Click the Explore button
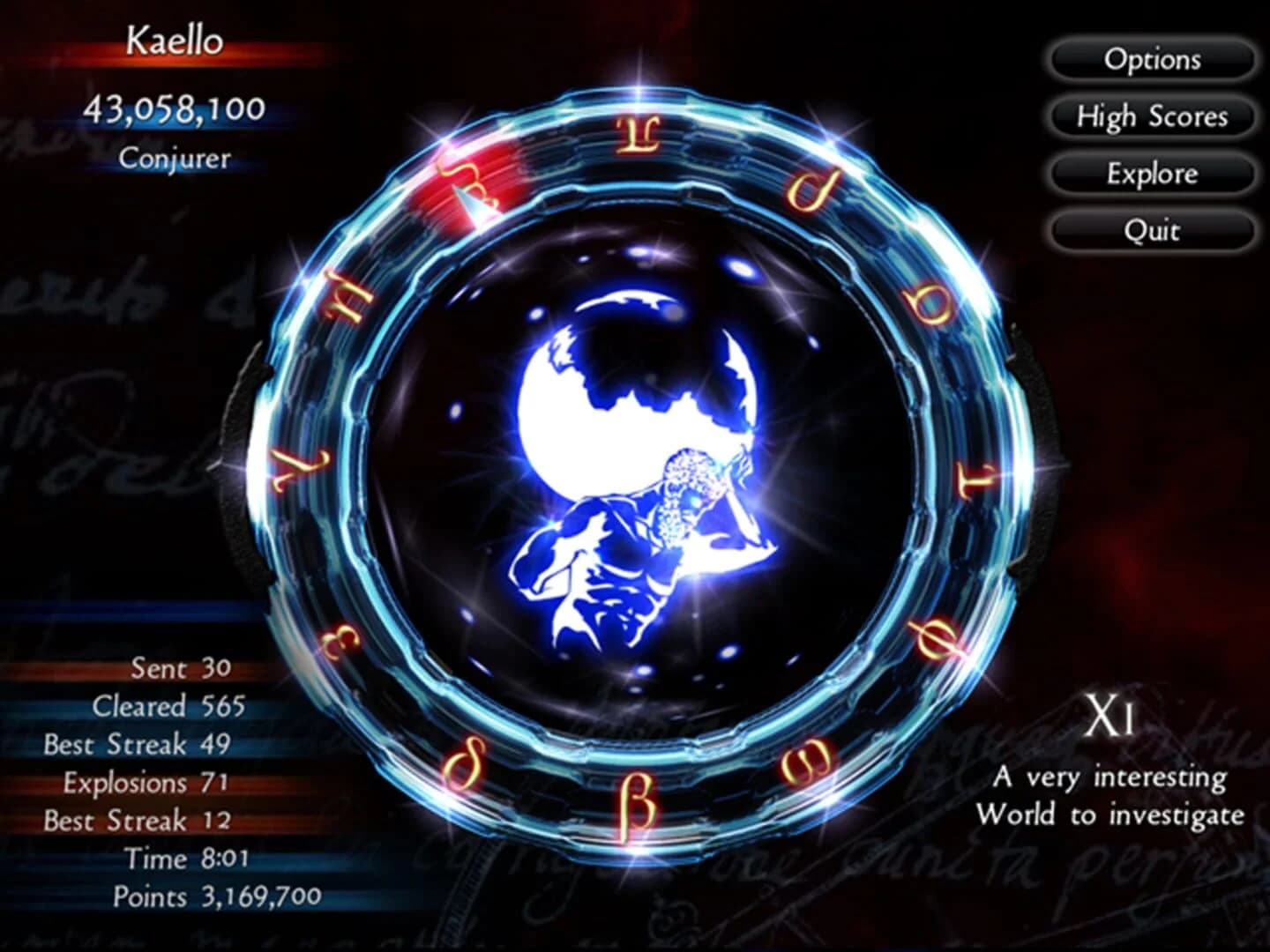Viewport: 1270px width, 952px height. (x=1151, y=174)
